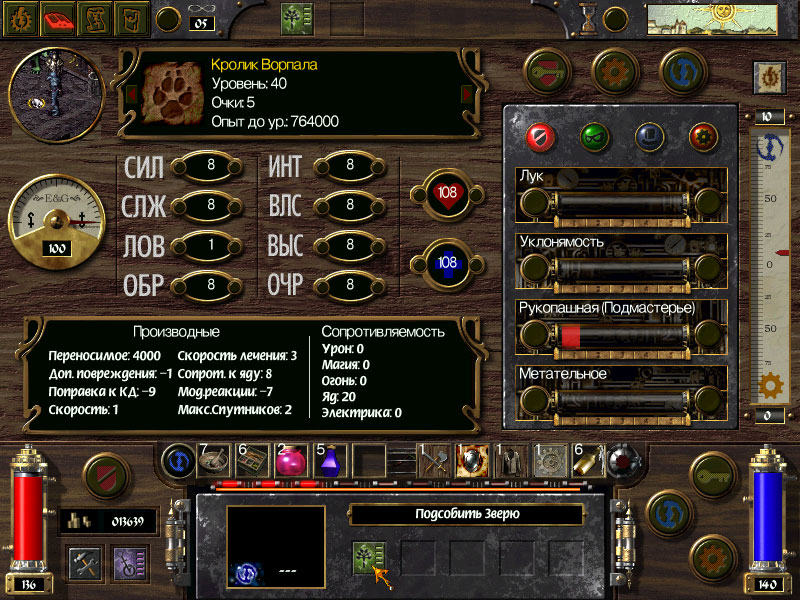The height and width of the screenshot is (600, 800).
Task: Open the red logbook icon
Action: coord(61,18)
